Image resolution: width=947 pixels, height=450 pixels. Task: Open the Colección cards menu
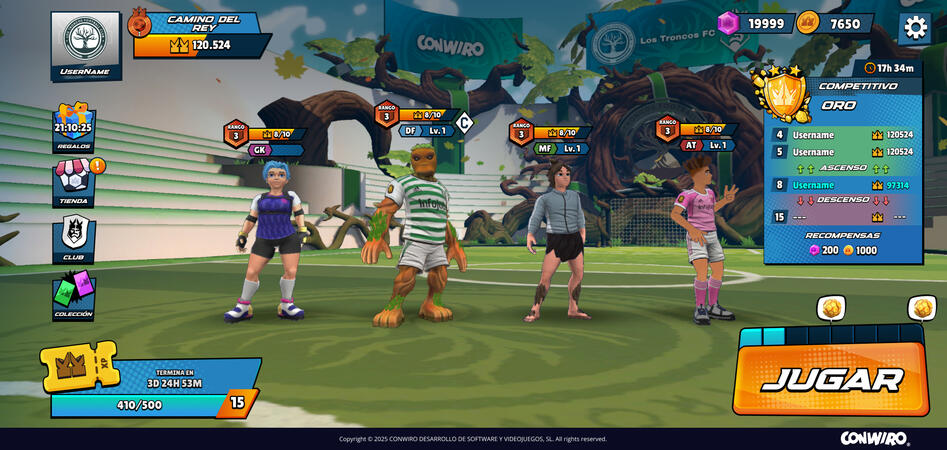(74, 295)
